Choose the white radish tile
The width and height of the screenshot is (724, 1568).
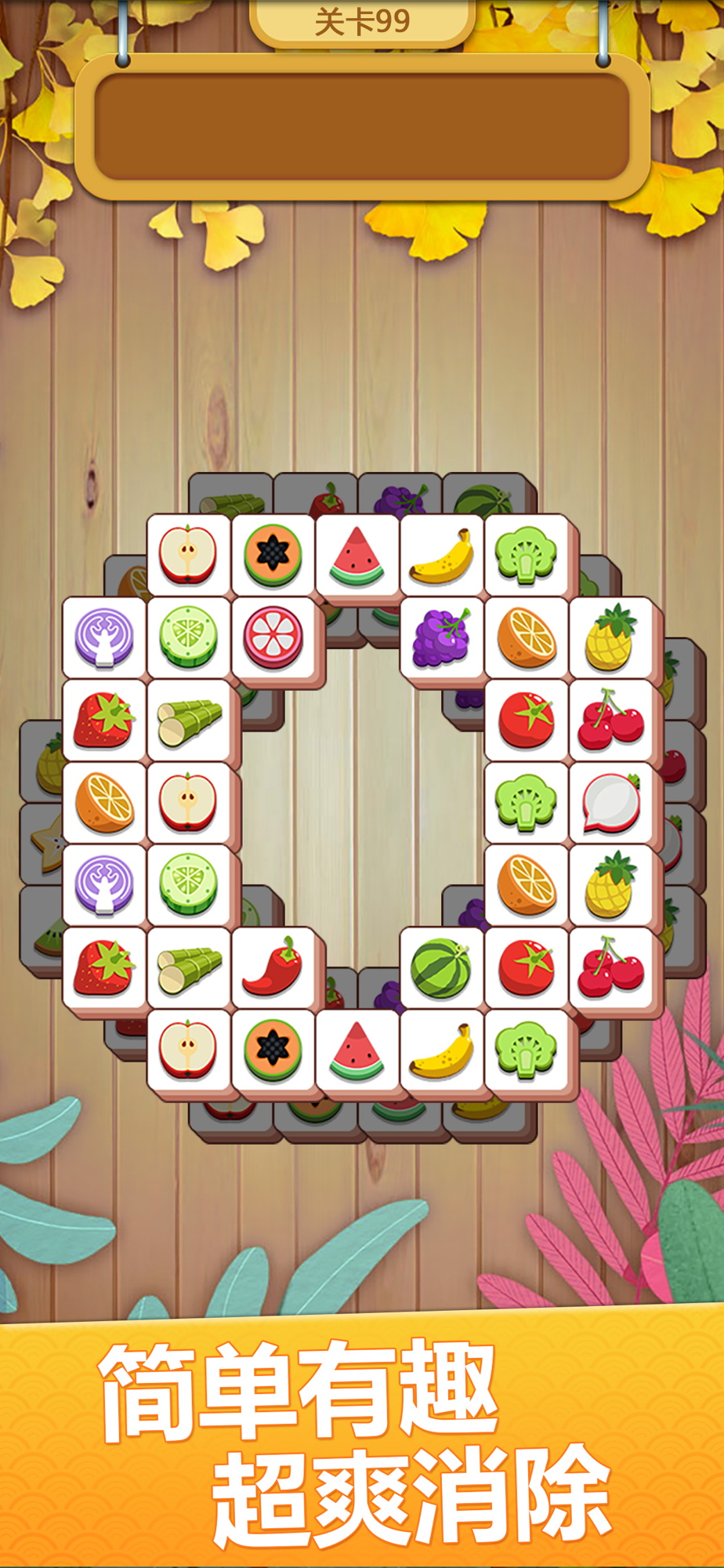(x=611, y=803)
